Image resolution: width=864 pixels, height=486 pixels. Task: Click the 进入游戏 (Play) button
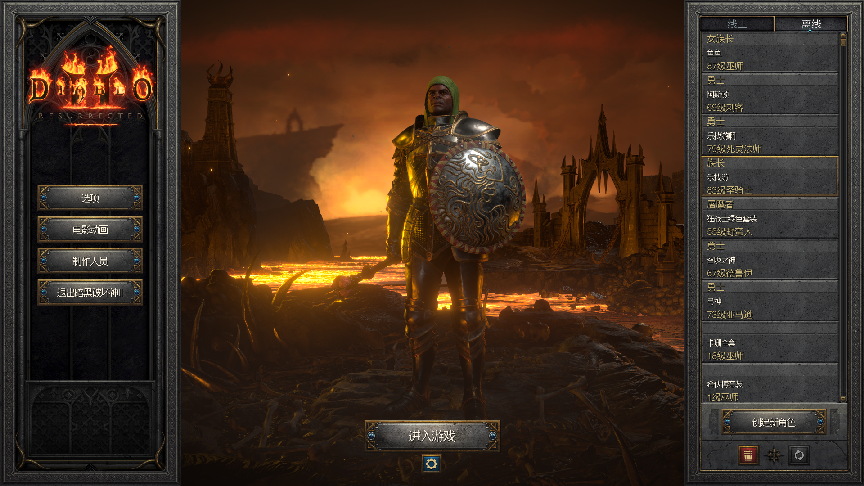(432, 435)
